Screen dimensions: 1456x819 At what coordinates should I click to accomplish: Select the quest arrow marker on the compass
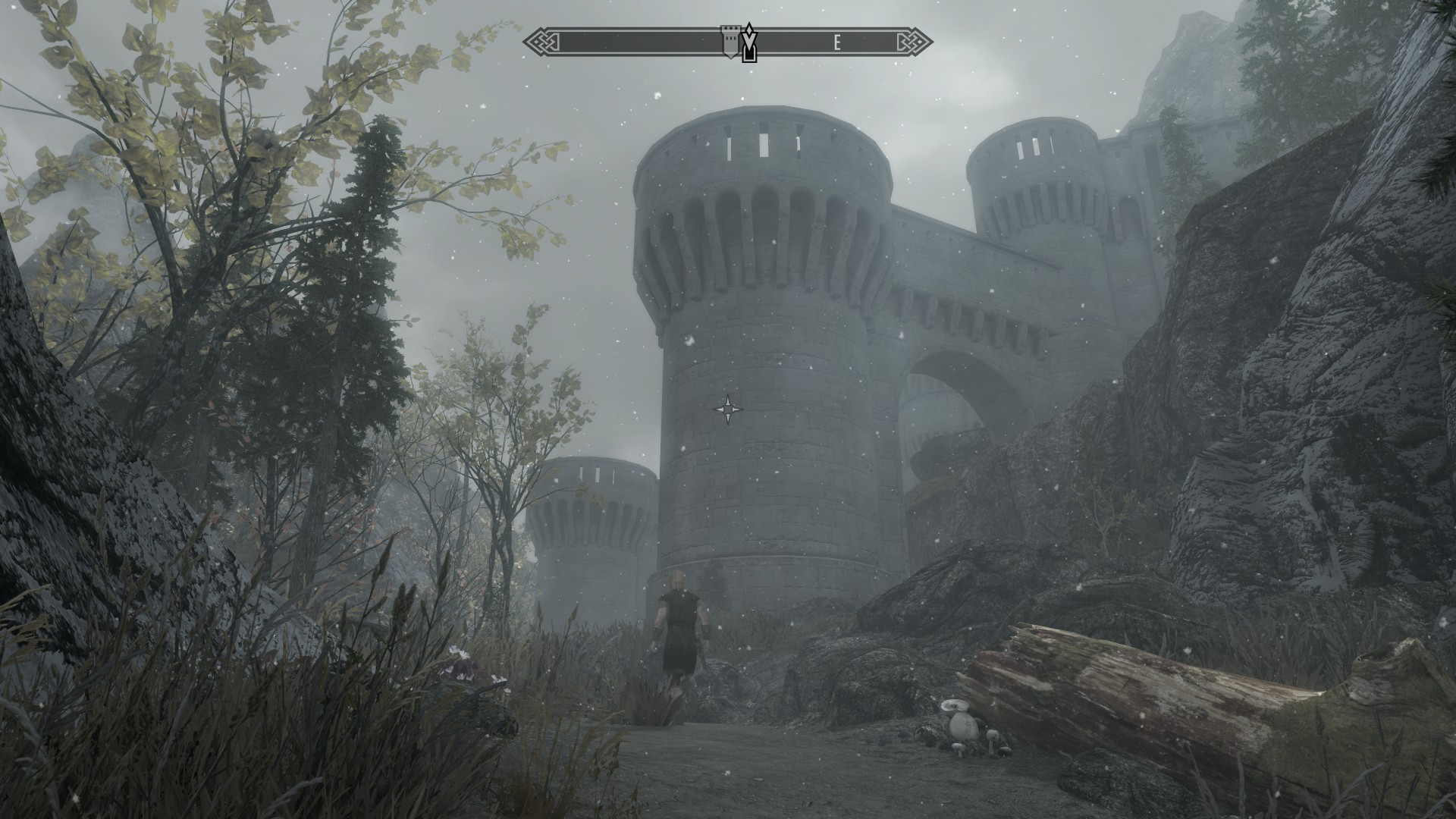pyautogui.click(x=749, y=43)
